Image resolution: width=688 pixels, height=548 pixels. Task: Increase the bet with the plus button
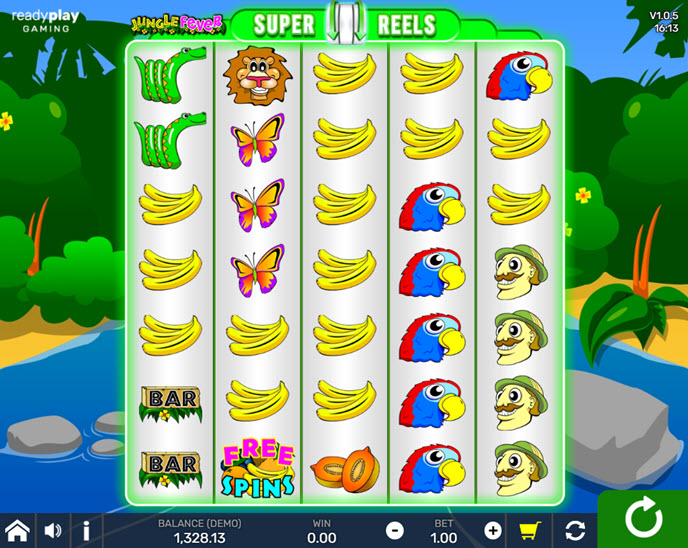click(493, 530)
